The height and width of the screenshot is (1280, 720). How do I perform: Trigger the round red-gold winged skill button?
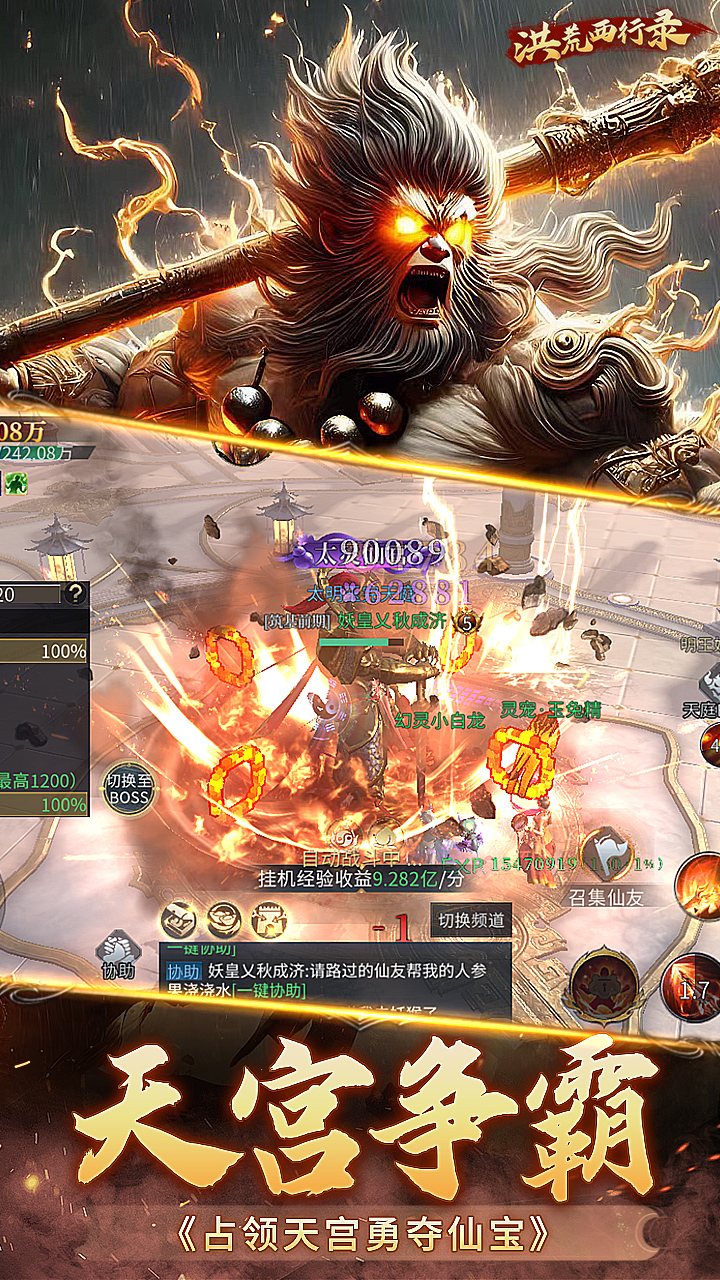pos(607,985)
